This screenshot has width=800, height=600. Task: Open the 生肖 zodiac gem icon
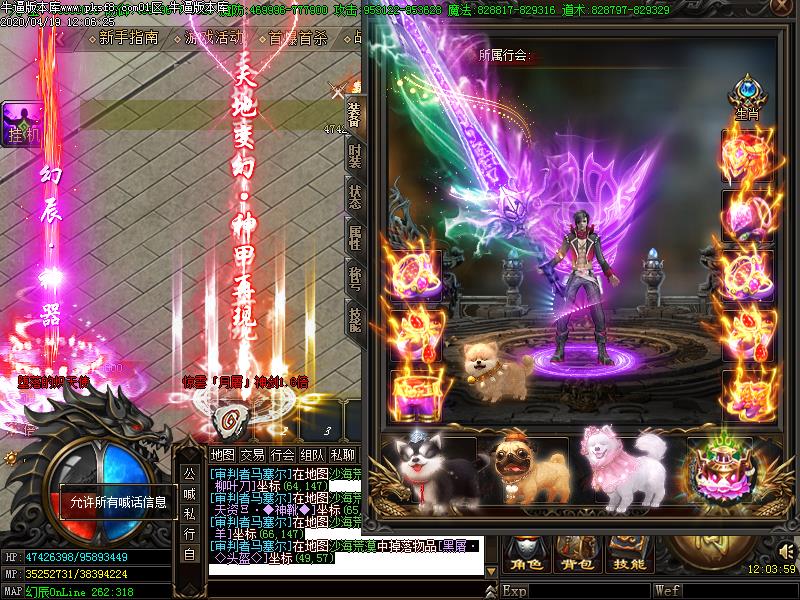[746, 97]
